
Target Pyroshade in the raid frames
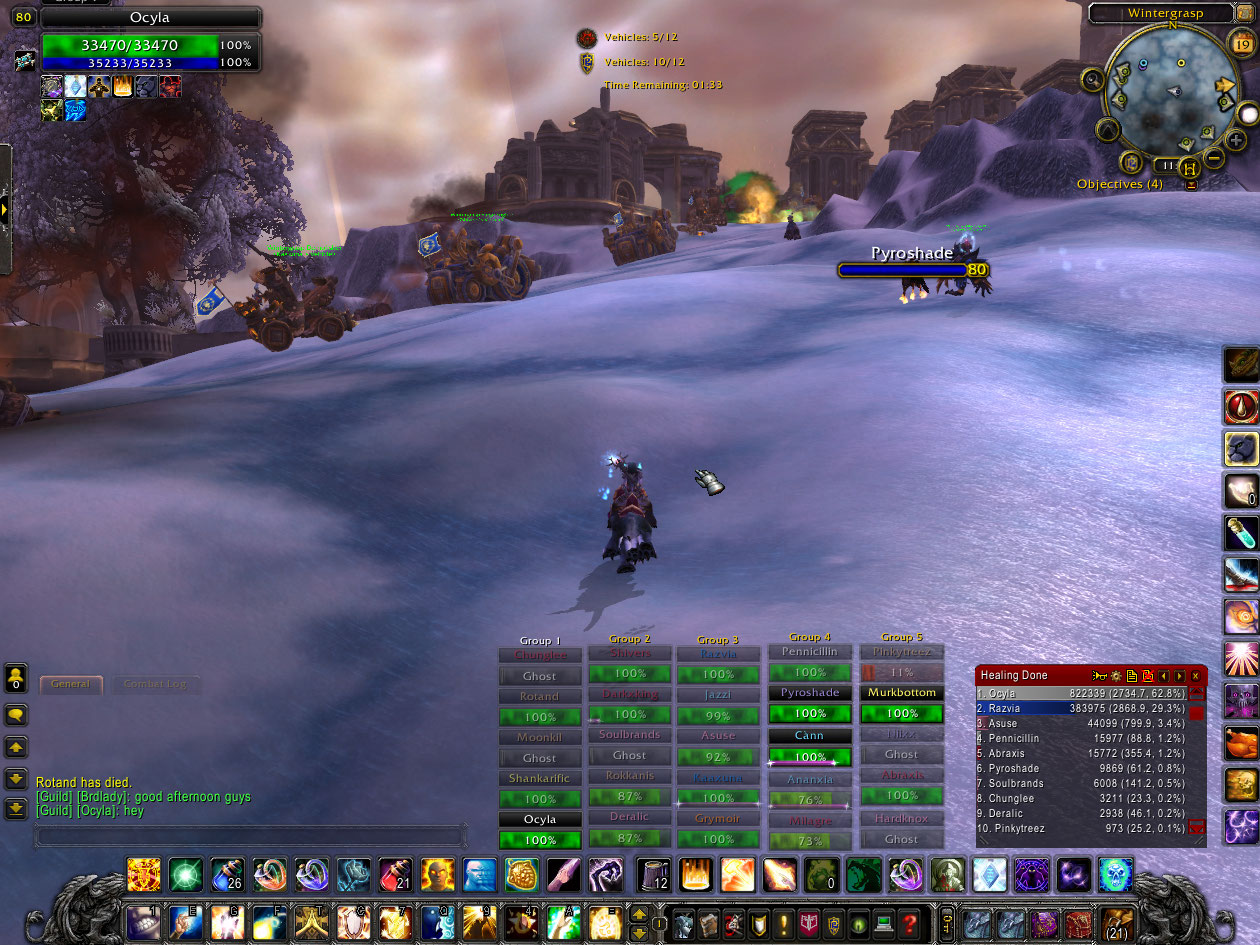tap(810, 693)
